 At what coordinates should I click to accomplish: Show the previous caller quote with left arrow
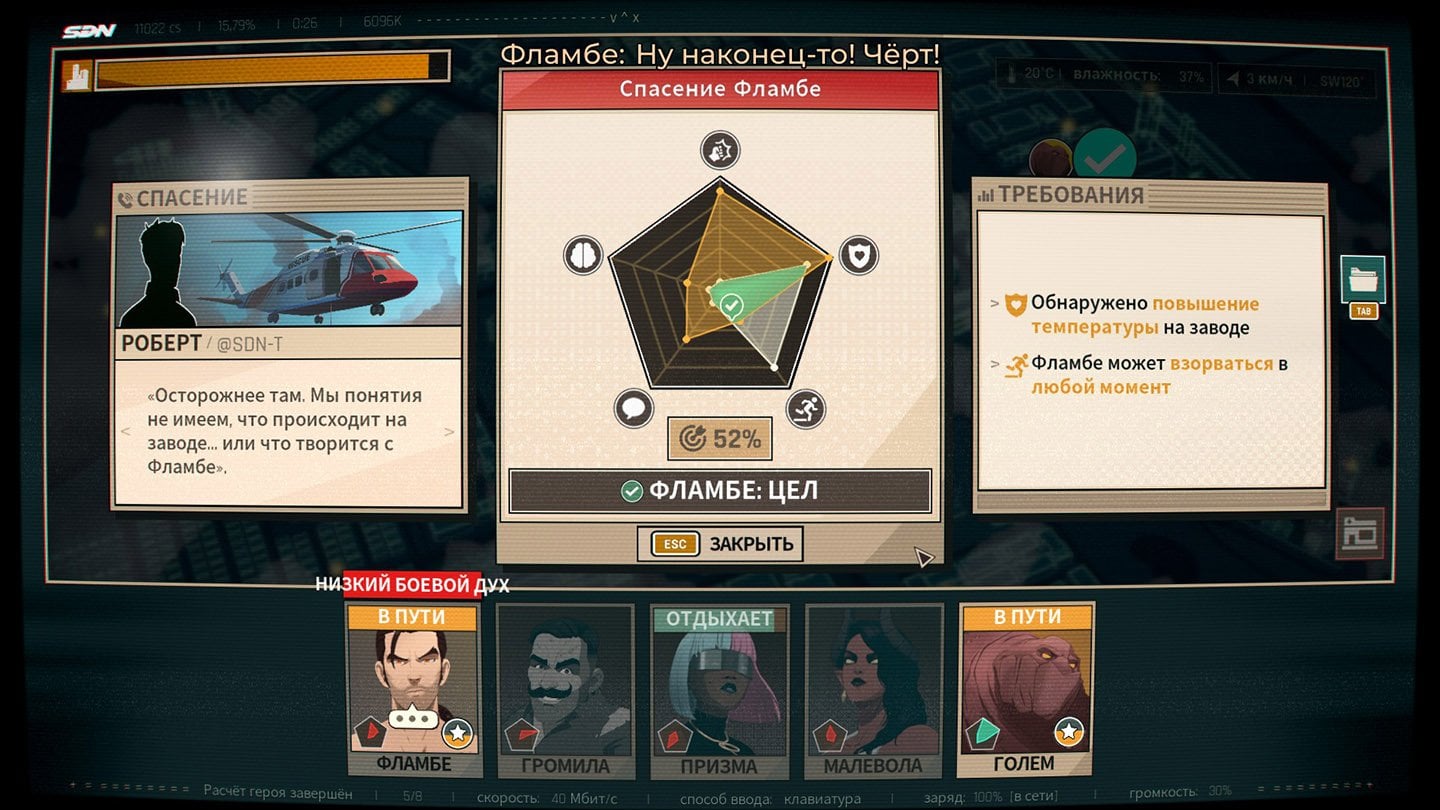125,432
